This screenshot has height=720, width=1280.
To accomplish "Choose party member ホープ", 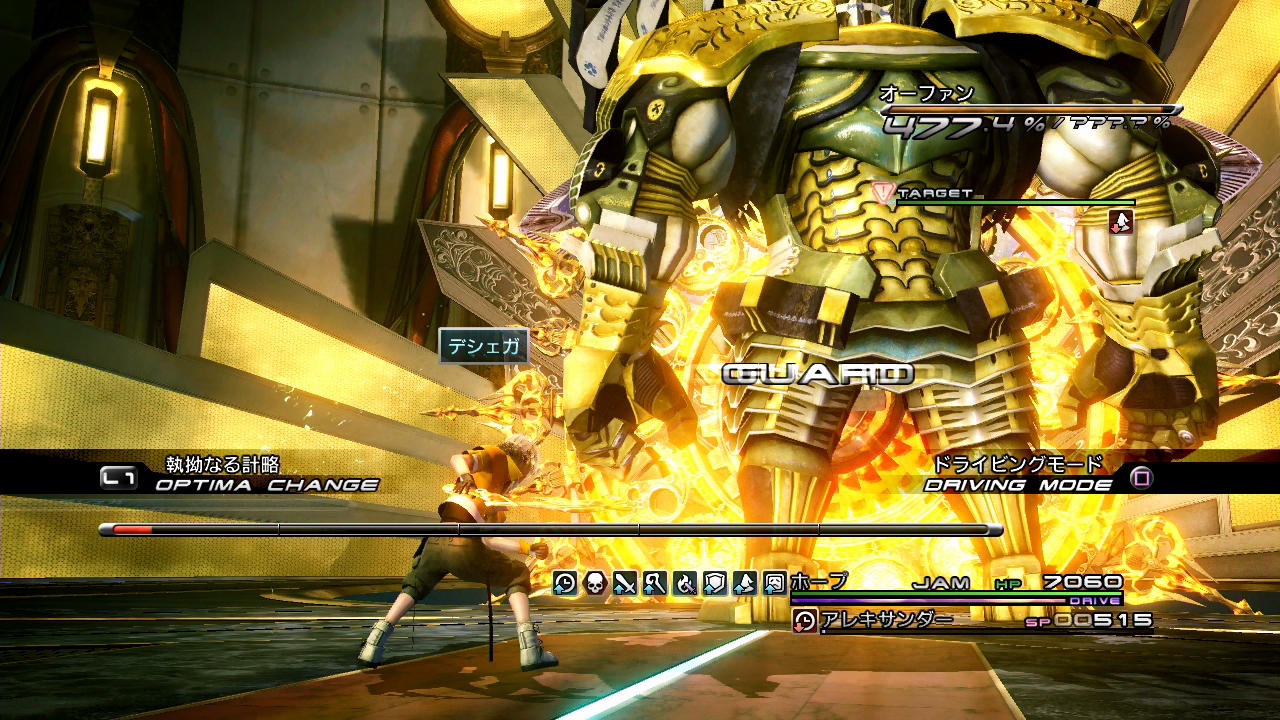I will (818, 582).
